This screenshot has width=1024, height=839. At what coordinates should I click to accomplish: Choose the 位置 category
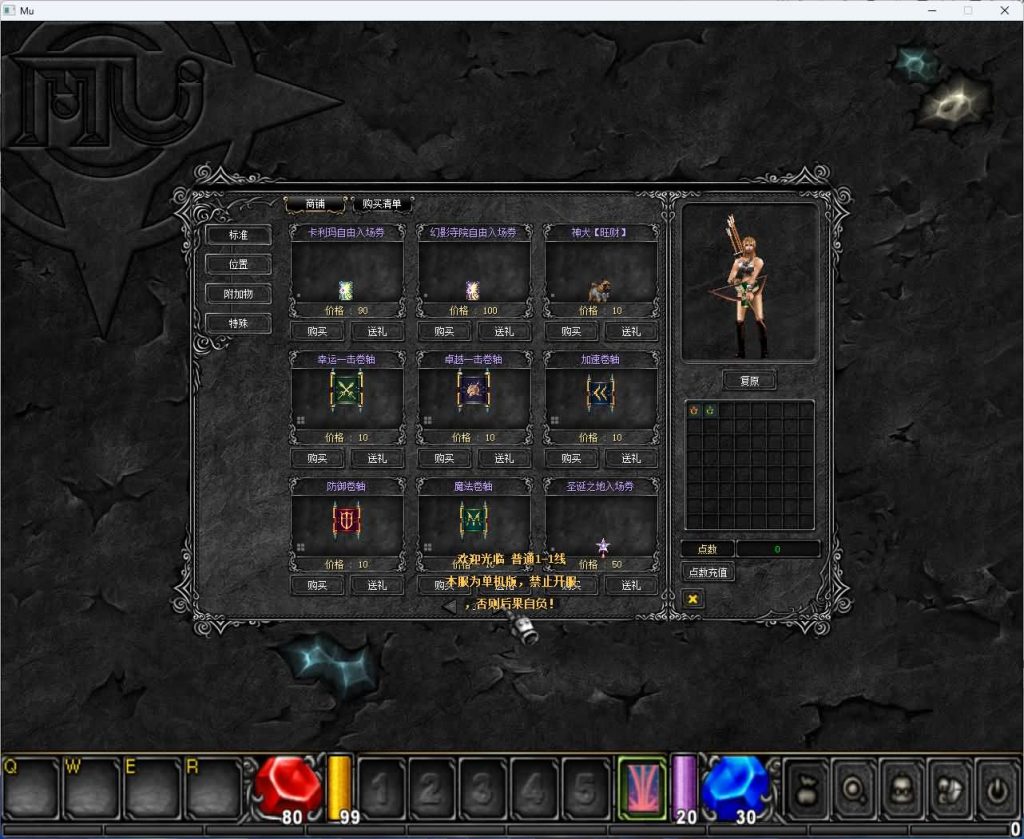pos(237,265)
